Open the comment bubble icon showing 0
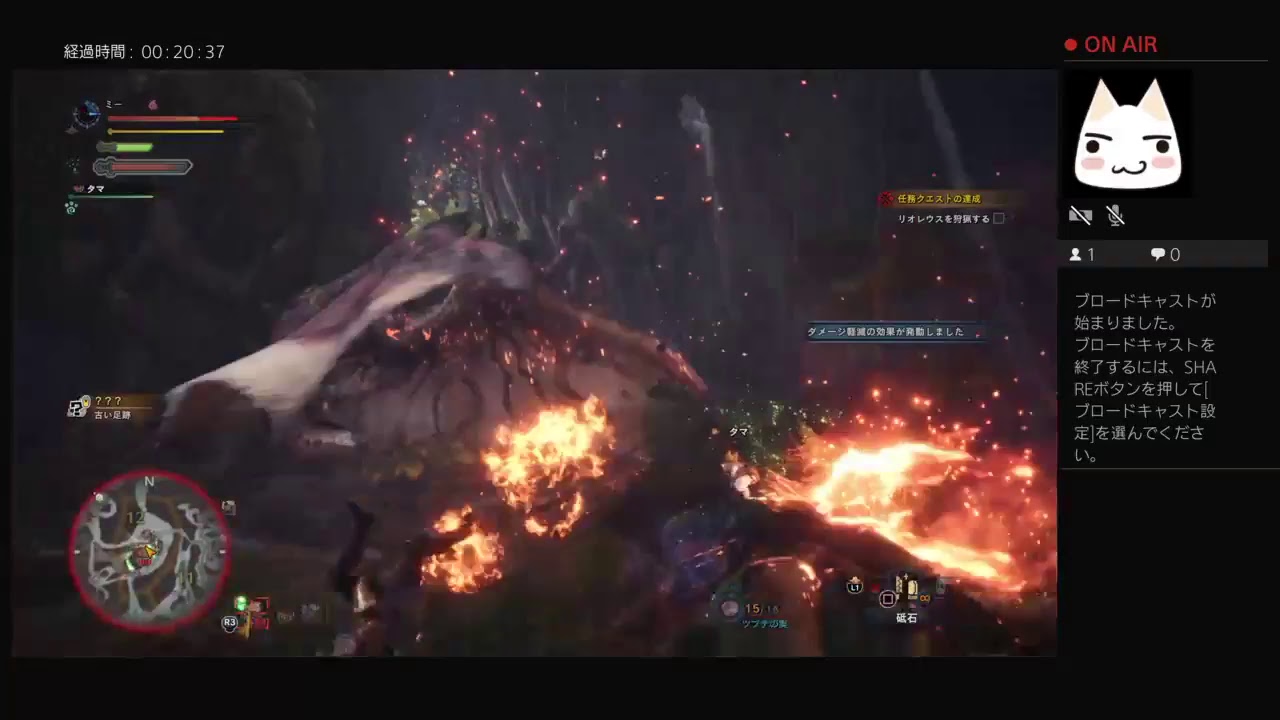Screen dimensions: 1280x720 (1157, 254)
